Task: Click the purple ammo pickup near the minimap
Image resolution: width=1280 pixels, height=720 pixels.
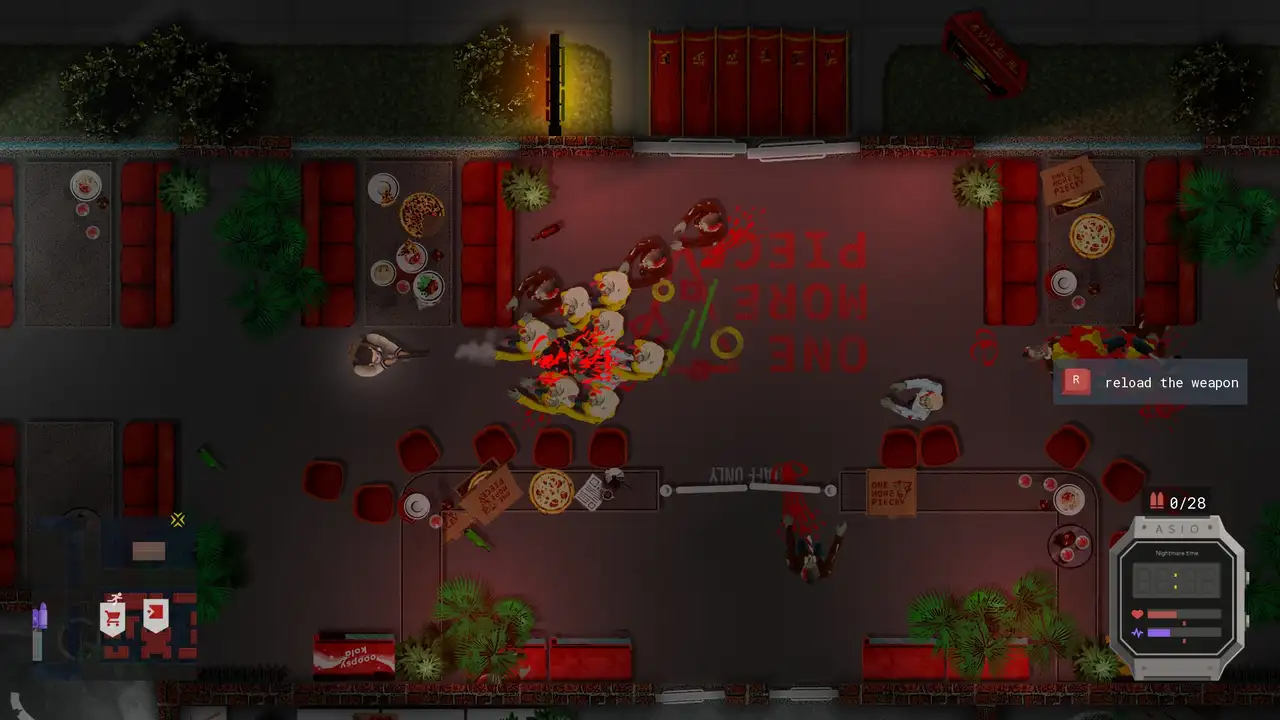Action: click(x=41, y=615)
